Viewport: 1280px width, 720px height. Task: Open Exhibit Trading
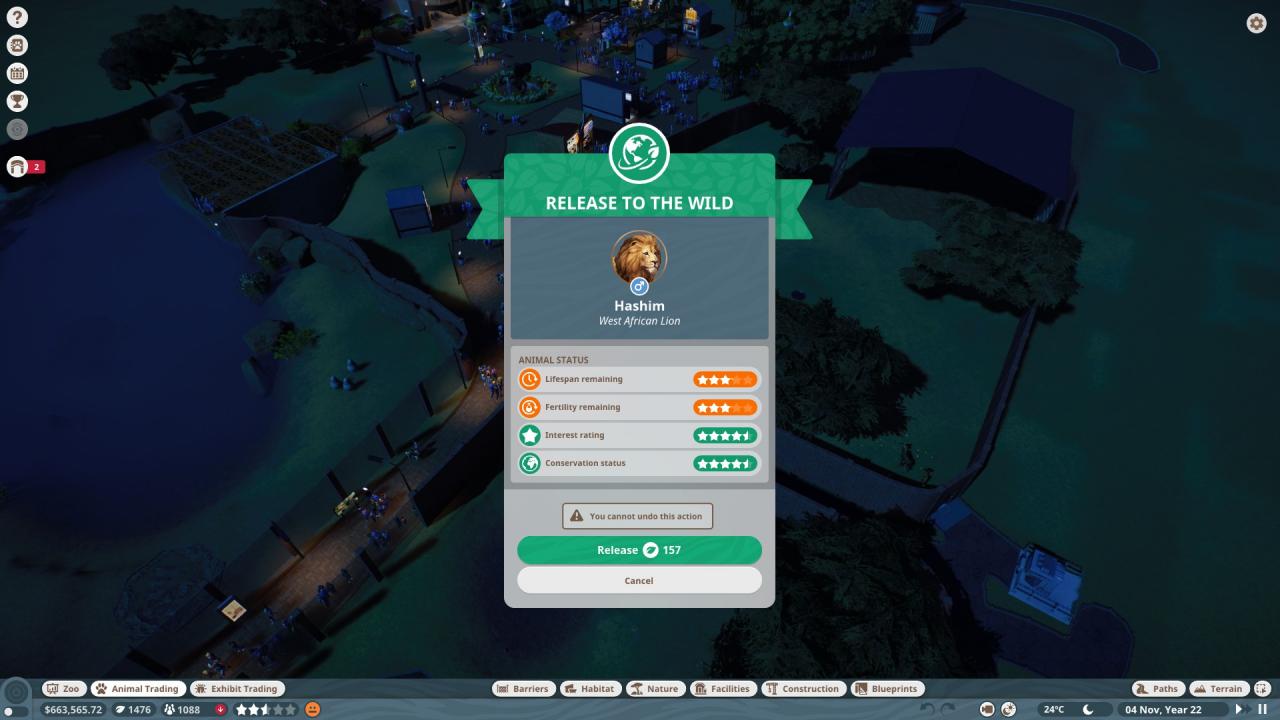click(237, 689)
